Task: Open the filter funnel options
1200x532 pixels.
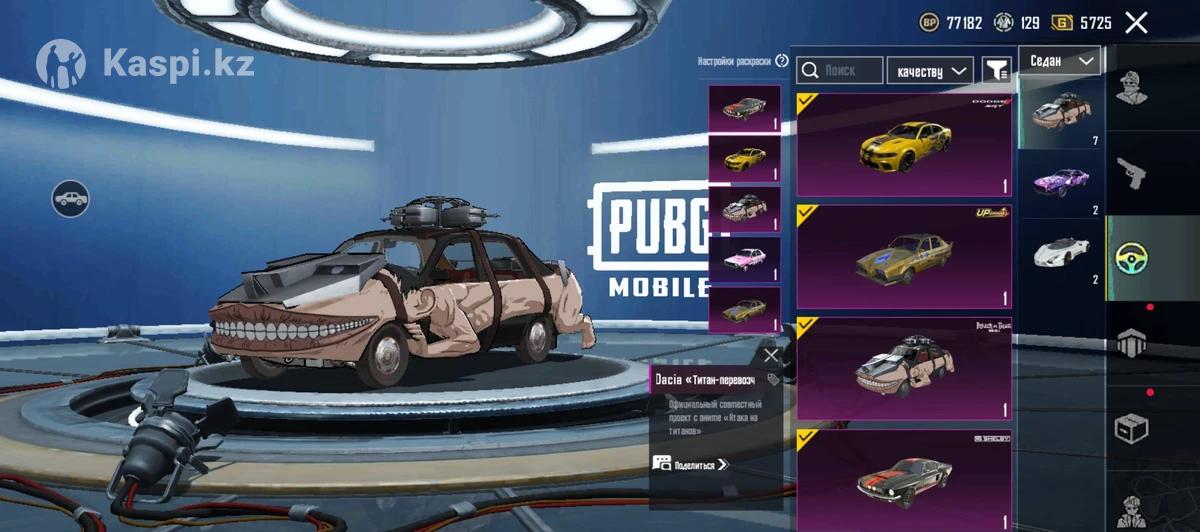Action: coord(996,70)
